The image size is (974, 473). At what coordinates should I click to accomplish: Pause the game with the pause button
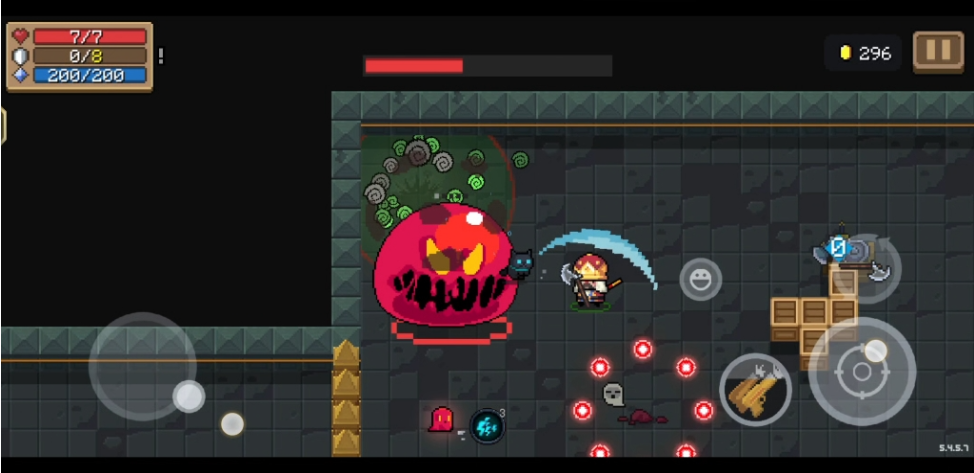click(937, 52)
